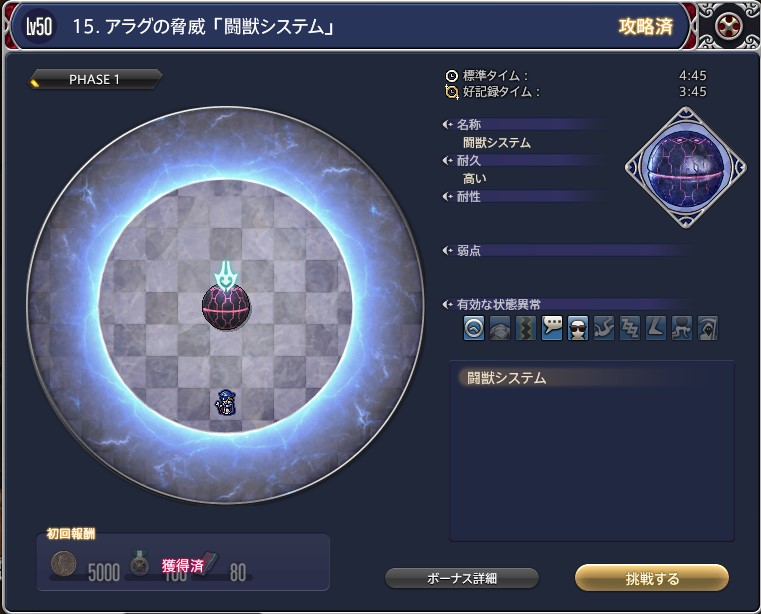Click the first blue circular status icon
The height and width of the screenshot is (614, 761).
(x=474, y=327)
